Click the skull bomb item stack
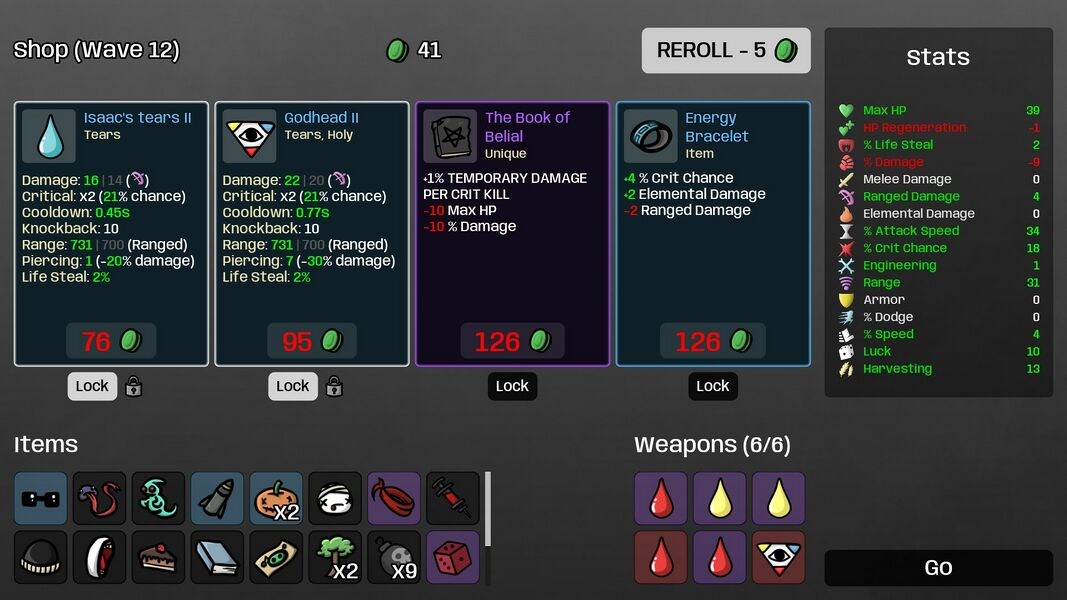 tap(394, 558)
